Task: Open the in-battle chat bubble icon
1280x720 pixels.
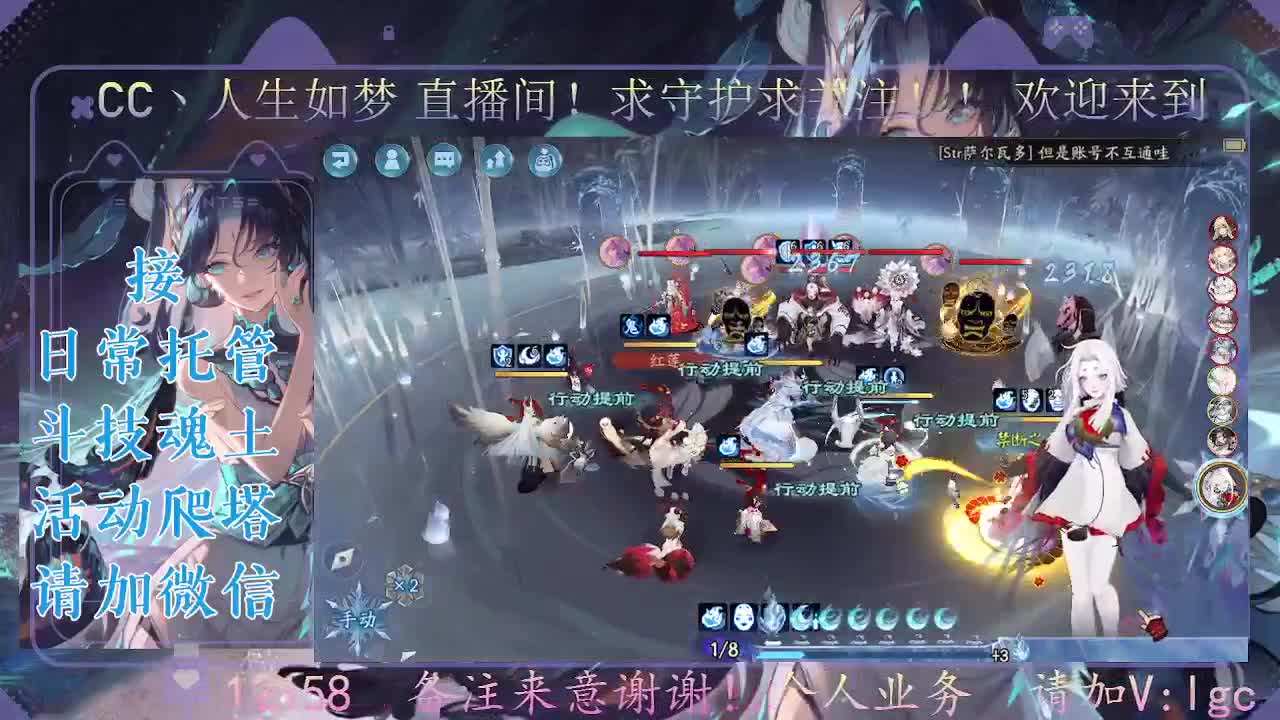Action: (x=442, y=160)
